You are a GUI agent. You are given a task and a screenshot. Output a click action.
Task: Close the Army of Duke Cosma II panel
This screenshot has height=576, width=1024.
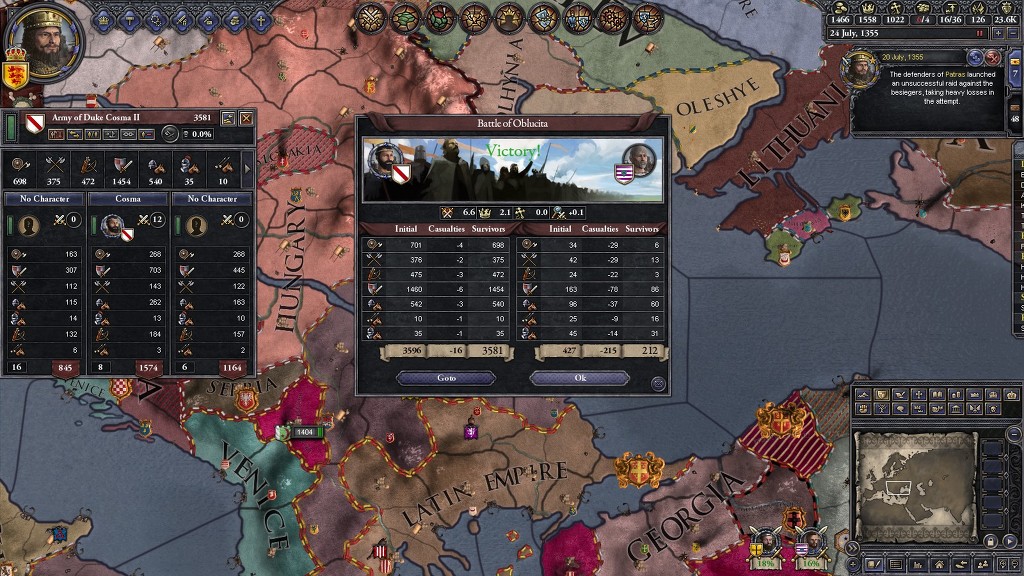(x=246, y=118)
